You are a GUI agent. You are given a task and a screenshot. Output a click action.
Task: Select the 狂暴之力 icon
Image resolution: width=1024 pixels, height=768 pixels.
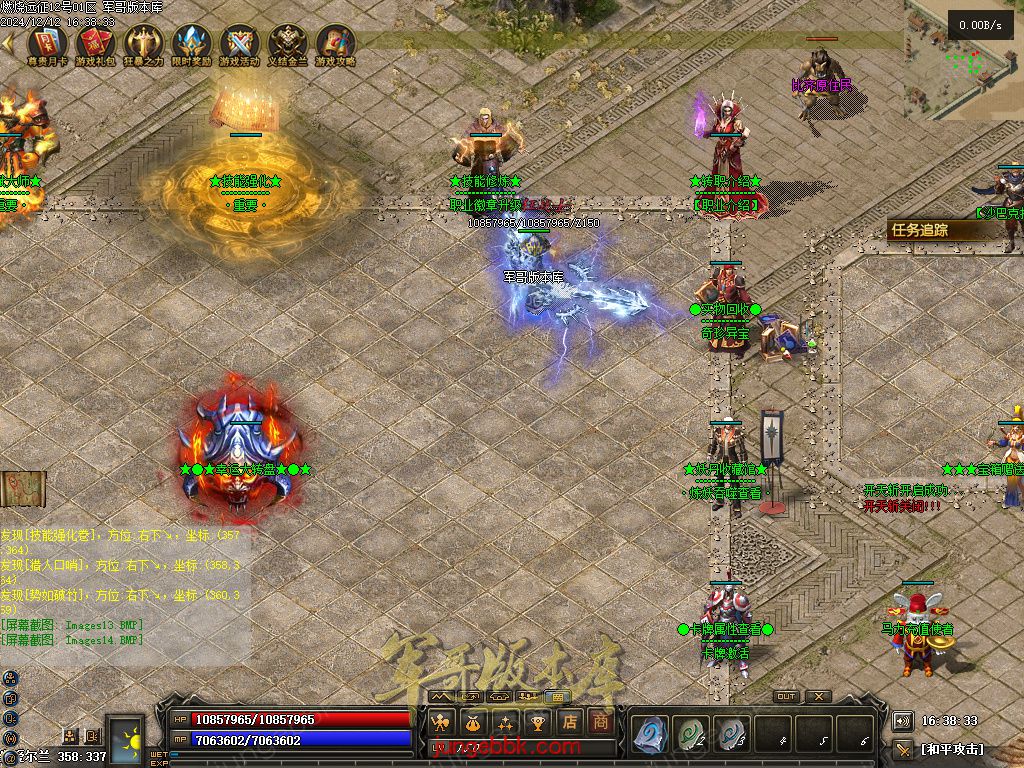(x=142, y=44)
